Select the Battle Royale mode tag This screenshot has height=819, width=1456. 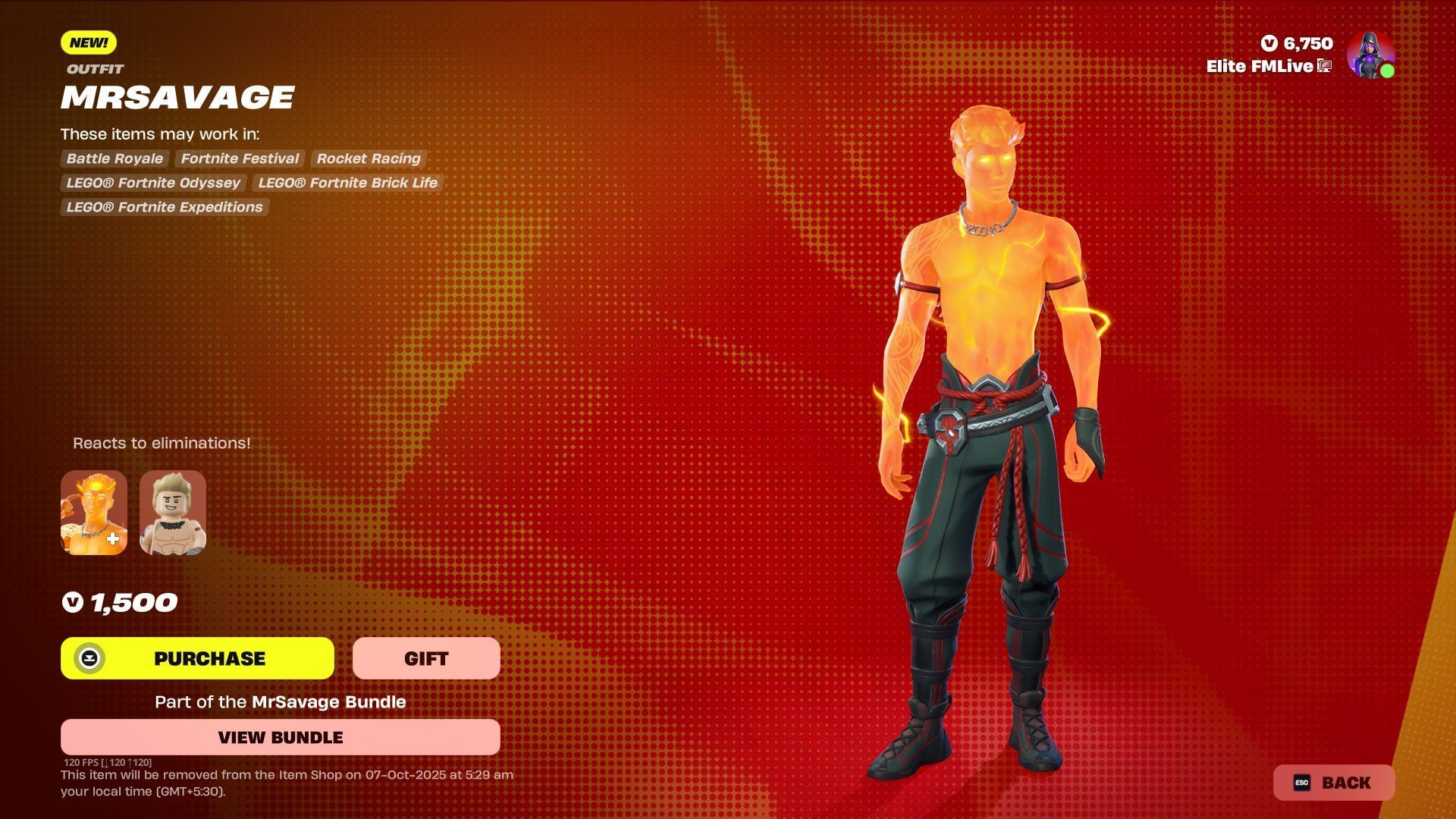pos(115,158)
